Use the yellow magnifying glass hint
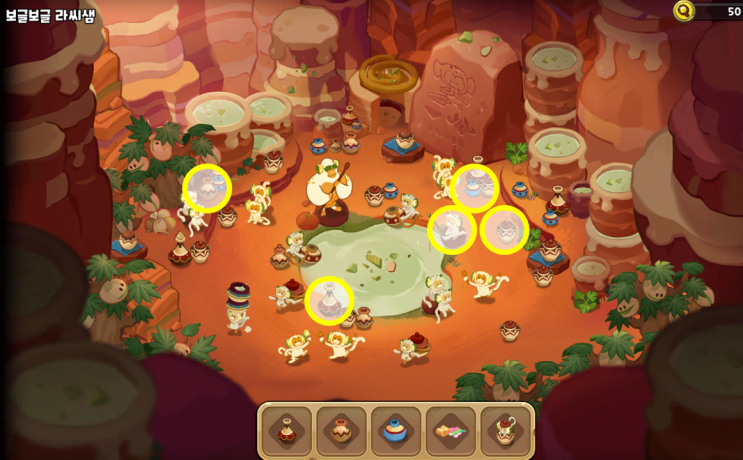The width and height of the screenshot is (743, 460). tap(684, 11)
